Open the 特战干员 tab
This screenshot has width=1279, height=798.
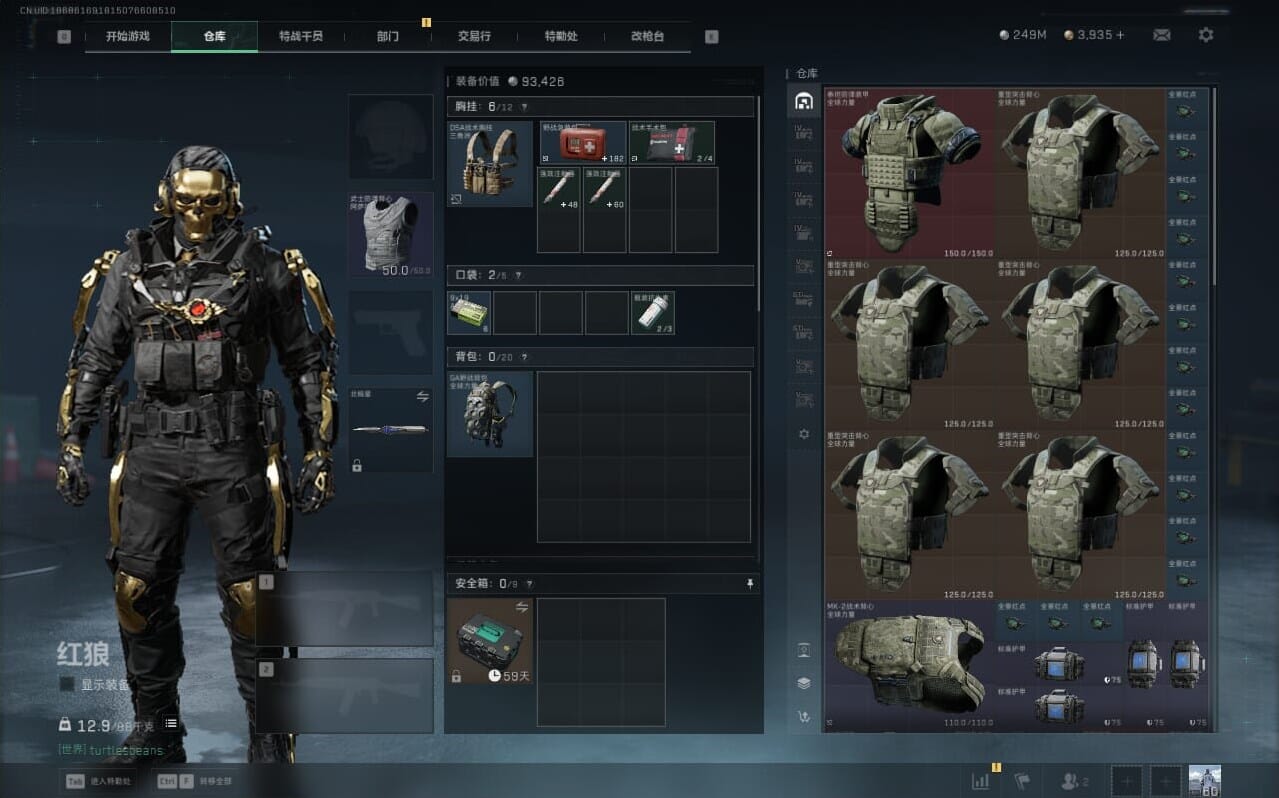tap(301, 36)
